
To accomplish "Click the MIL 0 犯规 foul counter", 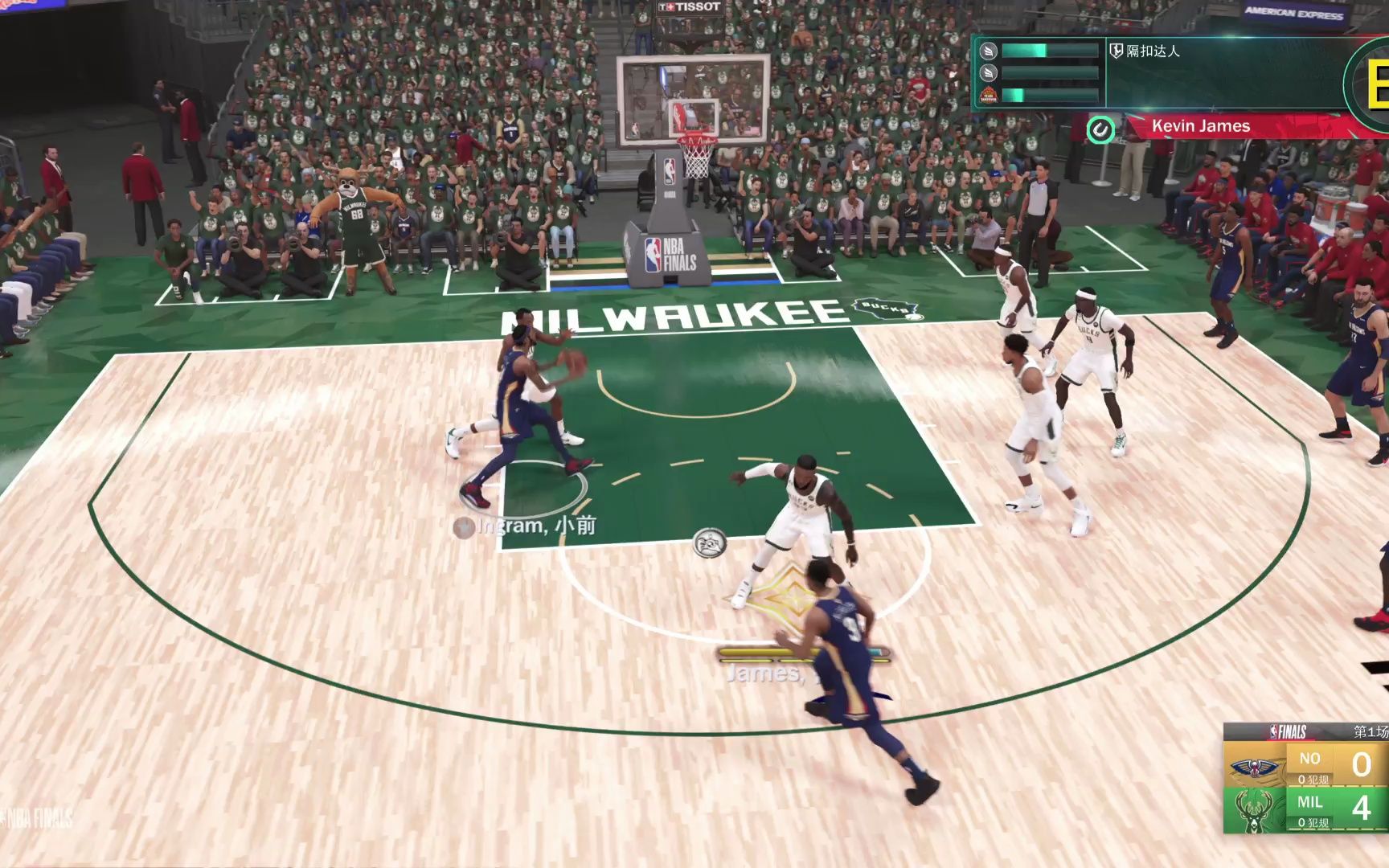I will [x=1313, y=822].
